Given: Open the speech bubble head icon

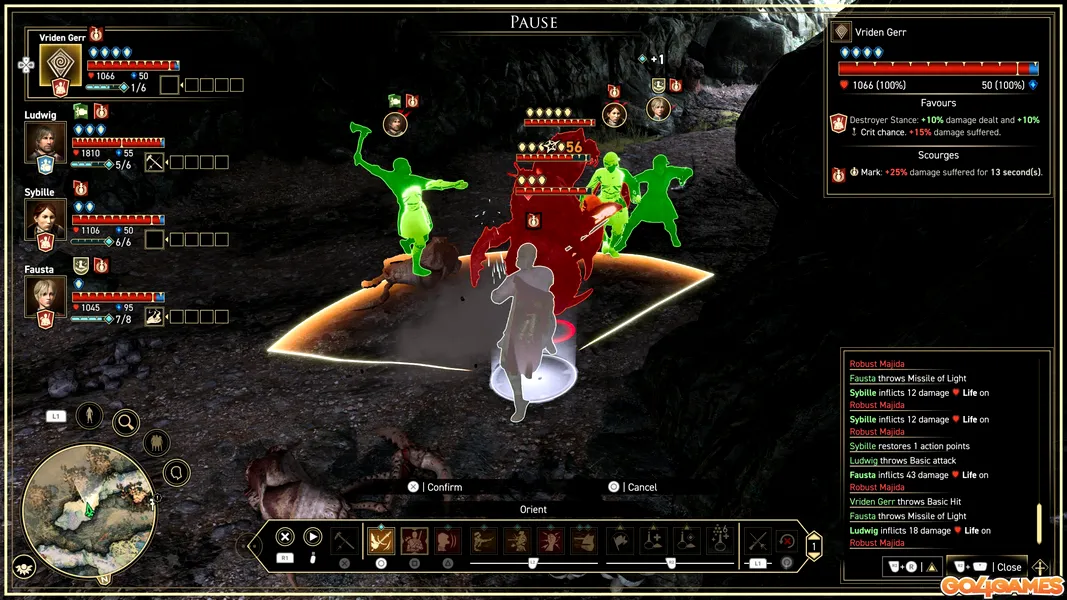Looking at the screenshot, I should pos(177,471).
